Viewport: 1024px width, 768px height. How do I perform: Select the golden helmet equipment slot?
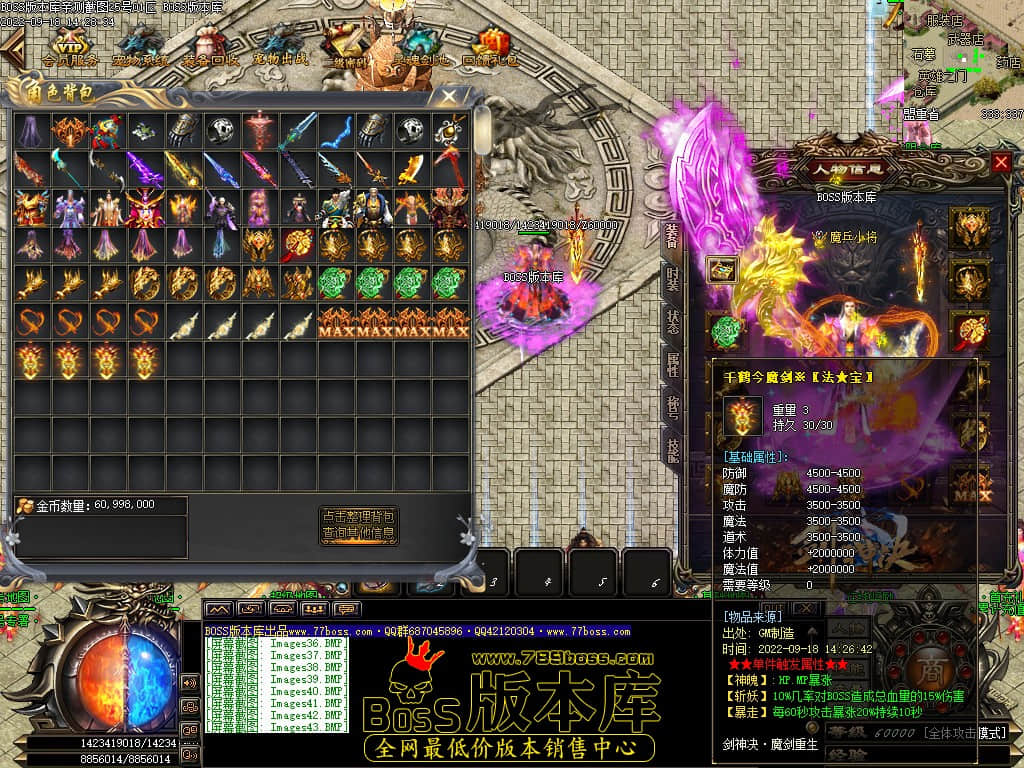[969, 226]
